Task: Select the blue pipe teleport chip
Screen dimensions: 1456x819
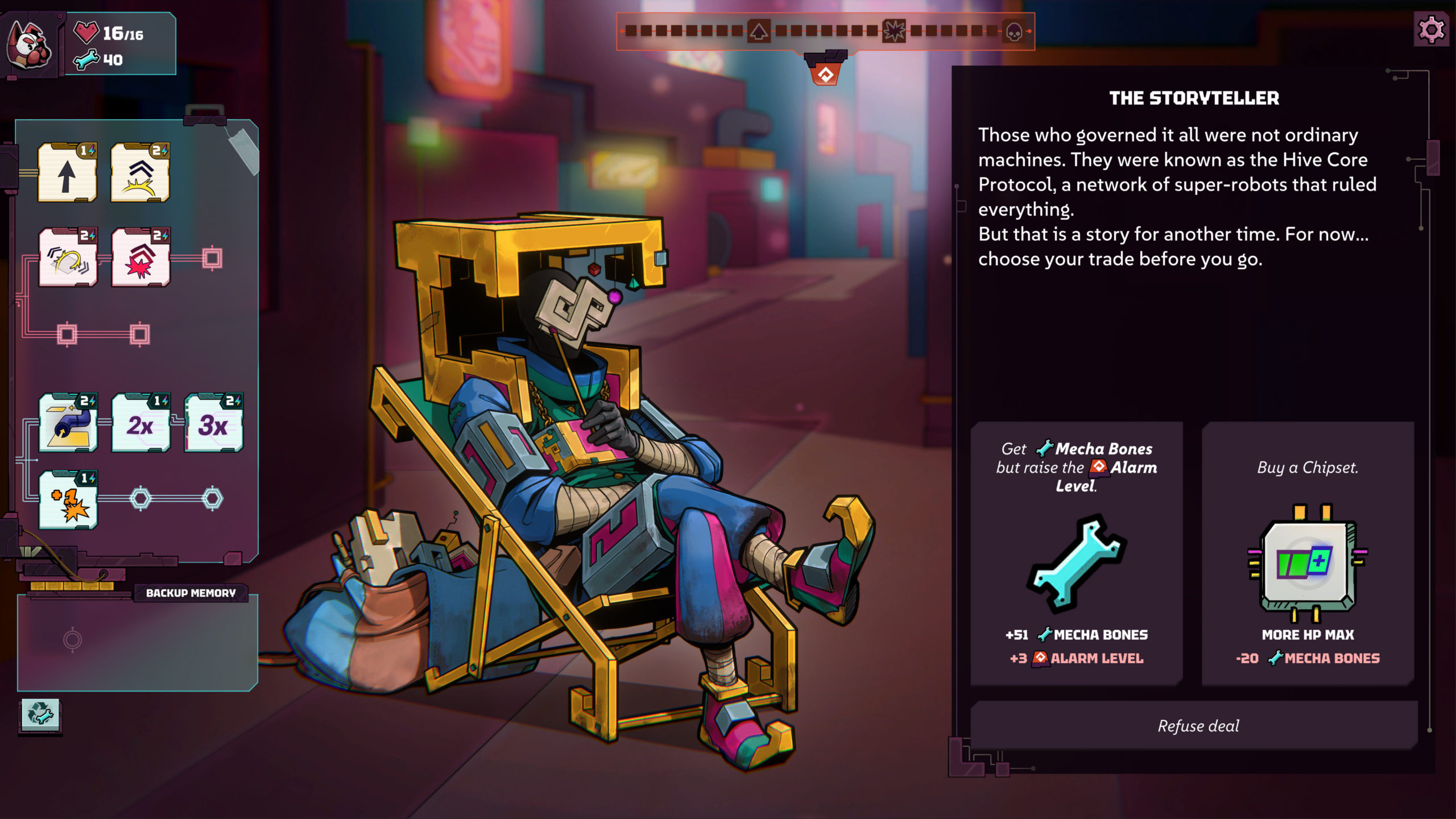Action: coord(68,424)
